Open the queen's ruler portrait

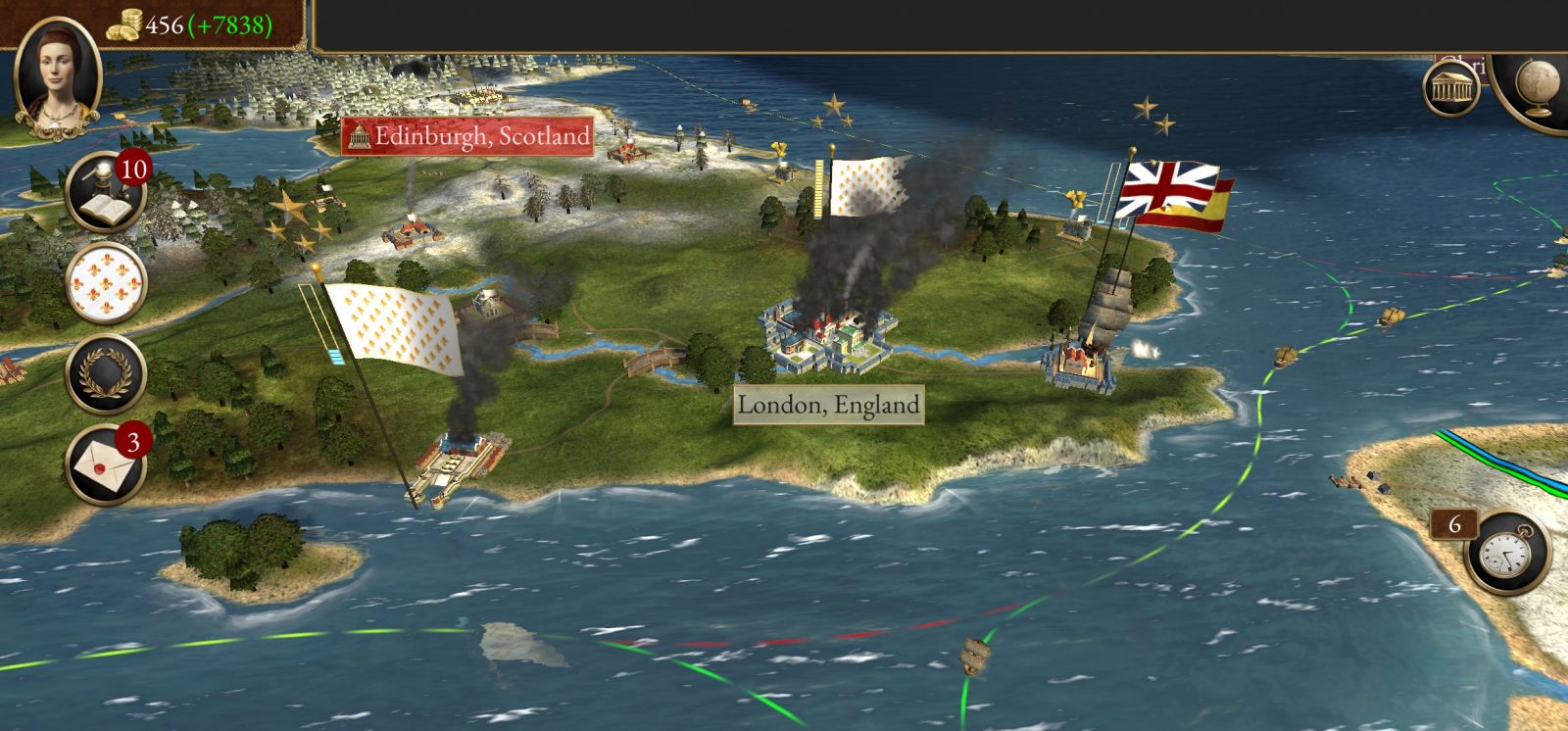[58, 78]
